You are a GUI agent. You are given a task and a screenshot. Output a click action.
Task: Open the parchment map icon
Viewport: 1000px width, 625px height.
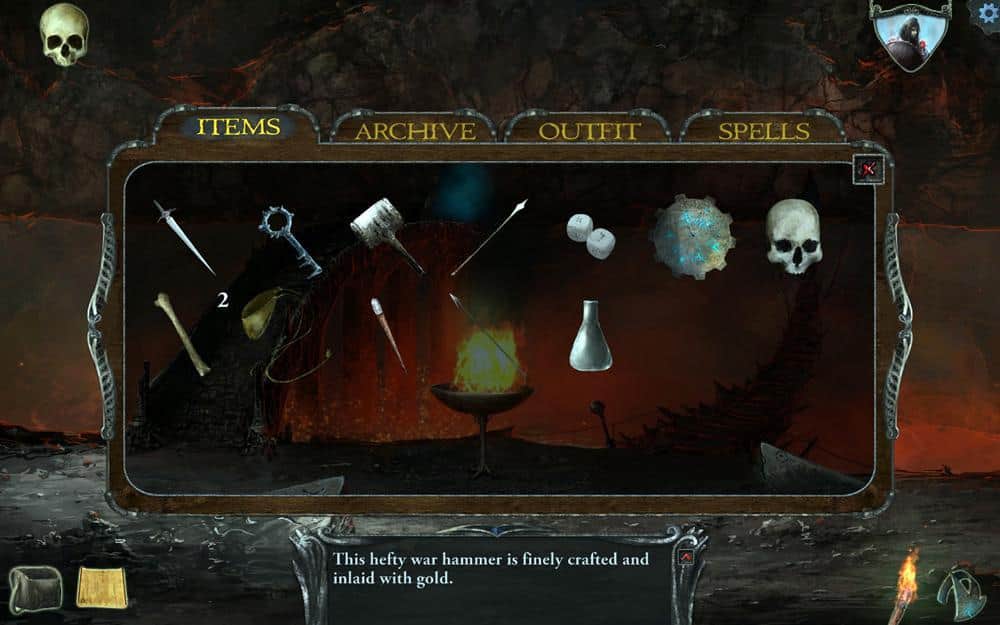pos(104,586)
